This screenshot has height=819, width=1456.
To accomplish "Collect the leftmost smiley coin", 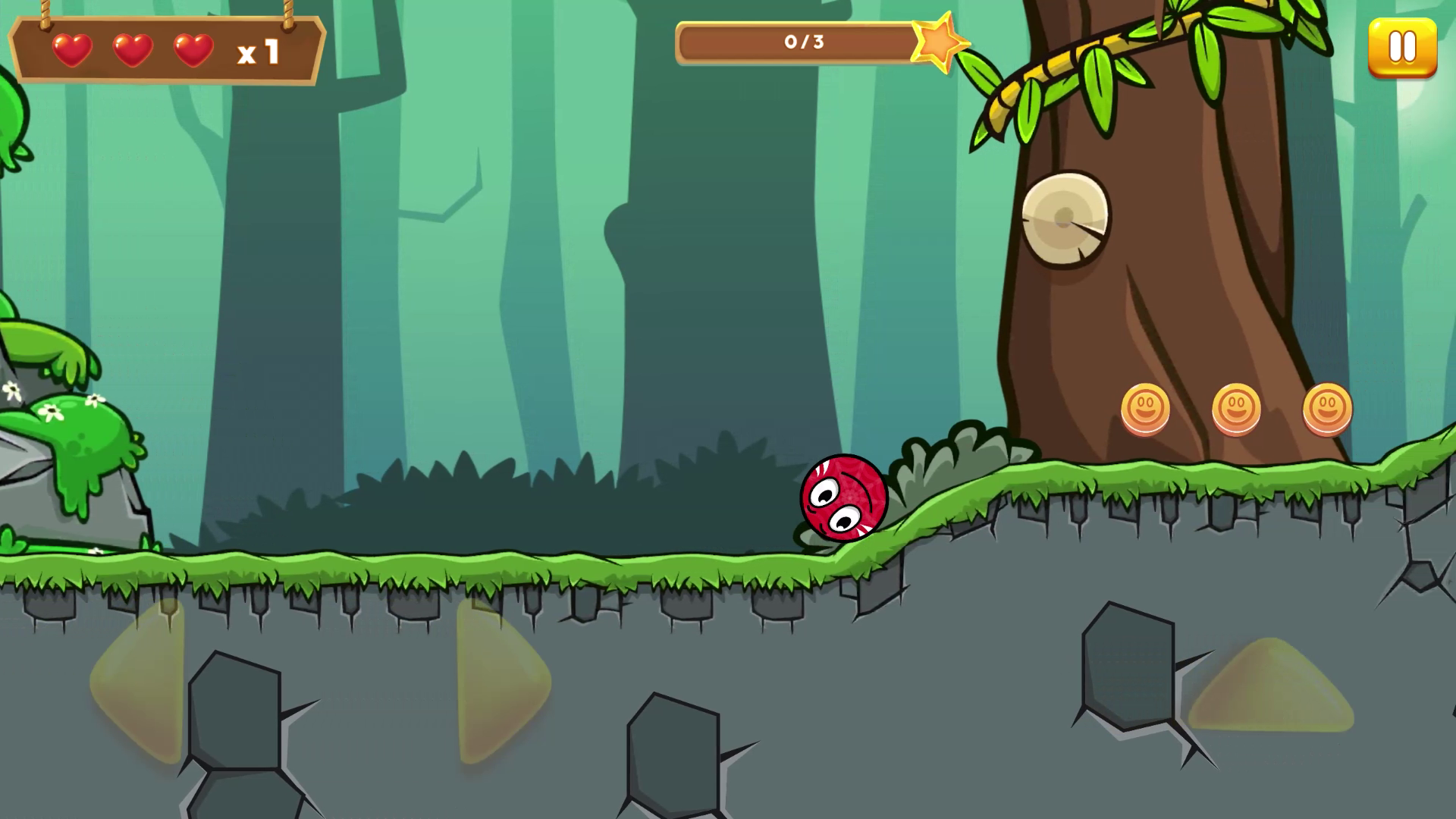I will click(x=1147, y=407).
